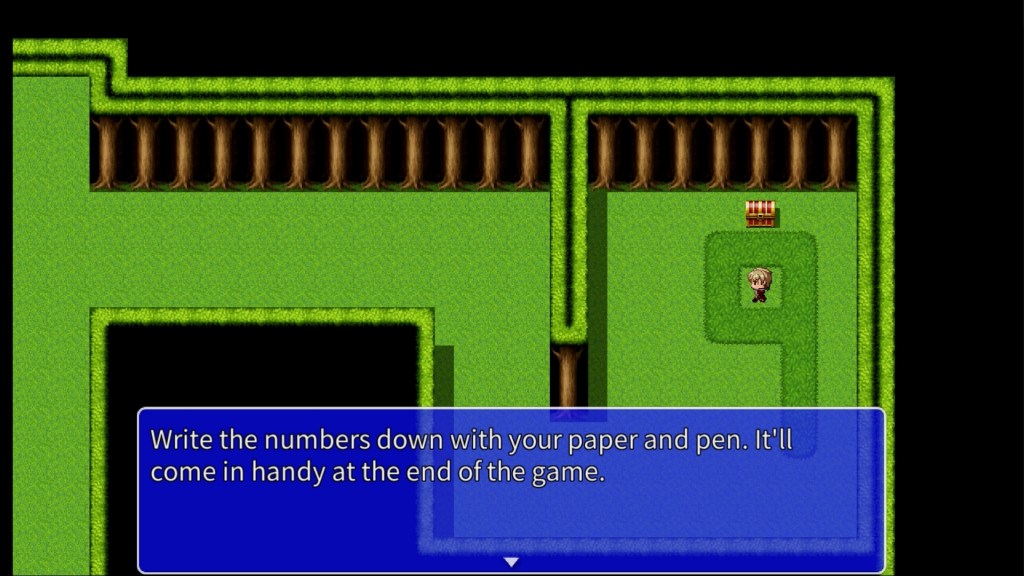Advance dialogue with the down arrow indicator
This screenshot has width=1024, height=576.
click(x=511, y=562)
